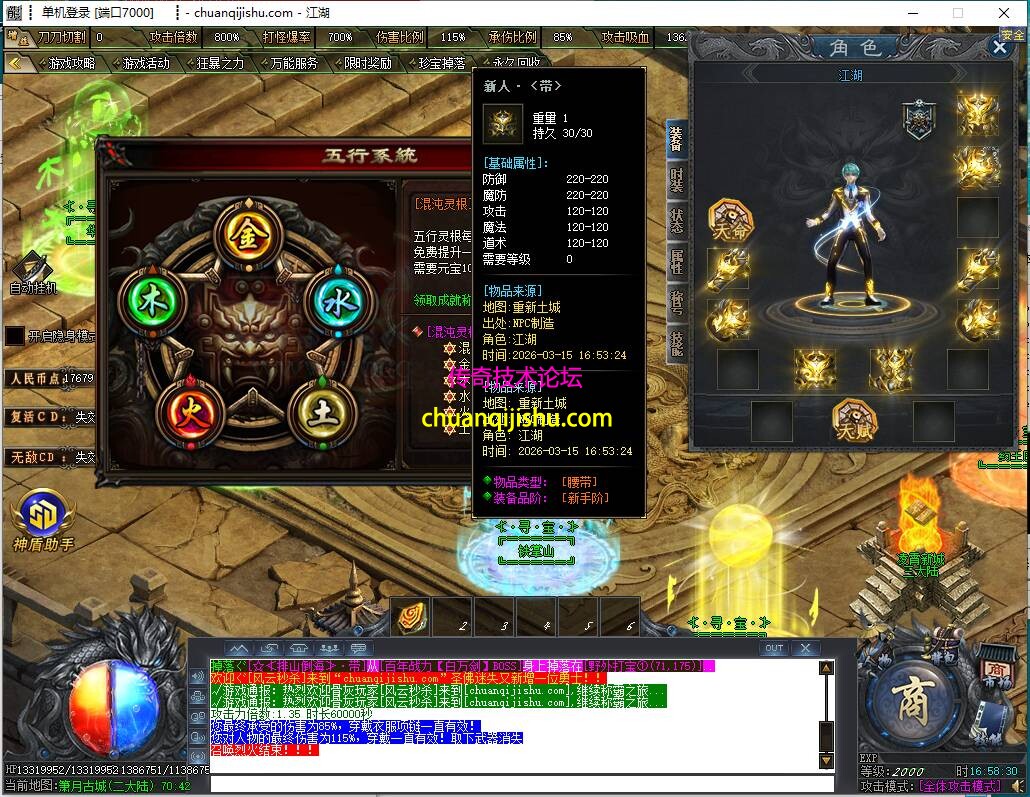Image resolution: width=1030 pixels, height=797 pixels.
Task: Select the 技能 skills tab
Action: [677, 342]
